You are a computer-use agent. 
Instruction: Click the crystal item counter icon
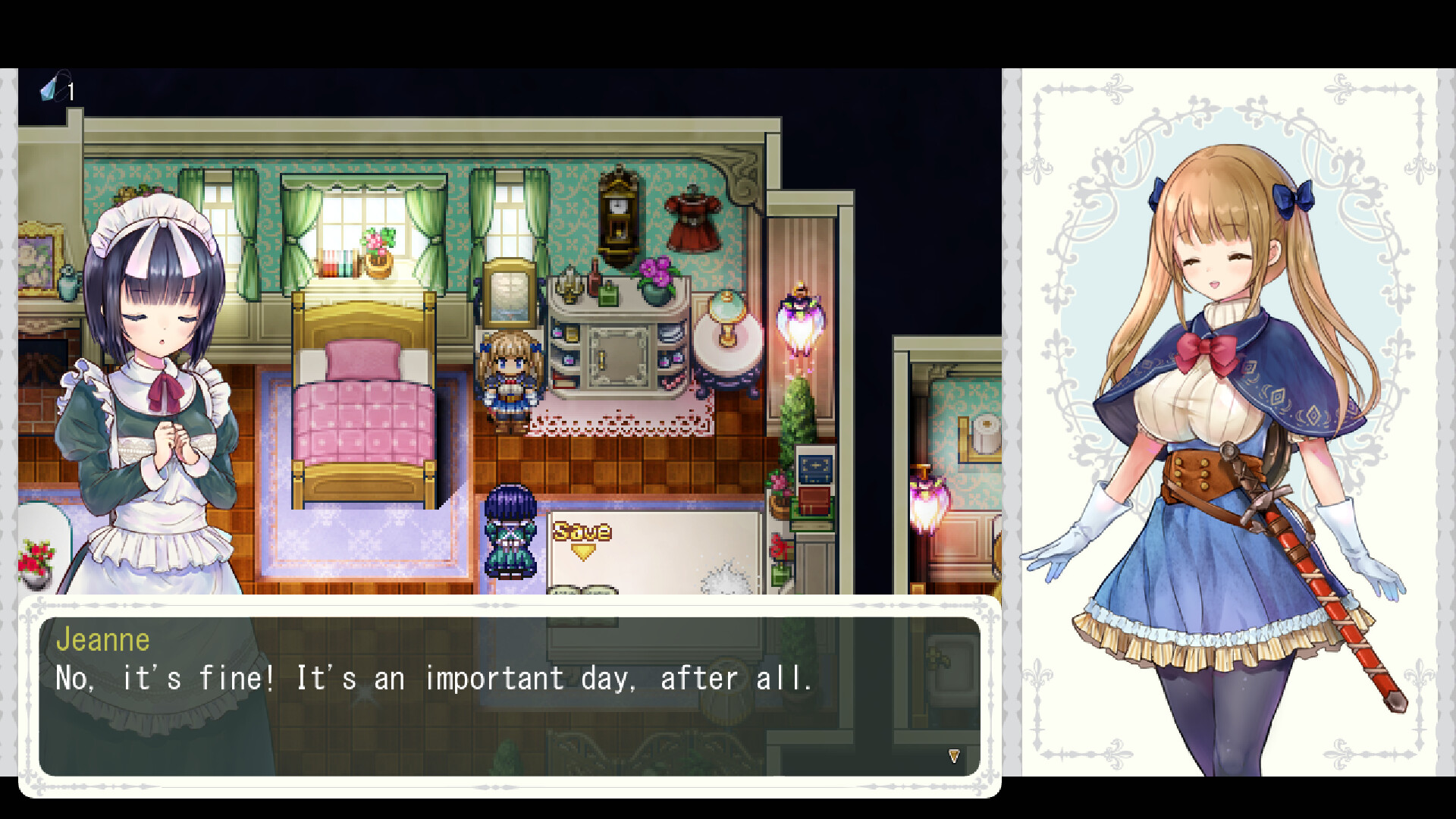pyautogui.click(x=52, y=91)
